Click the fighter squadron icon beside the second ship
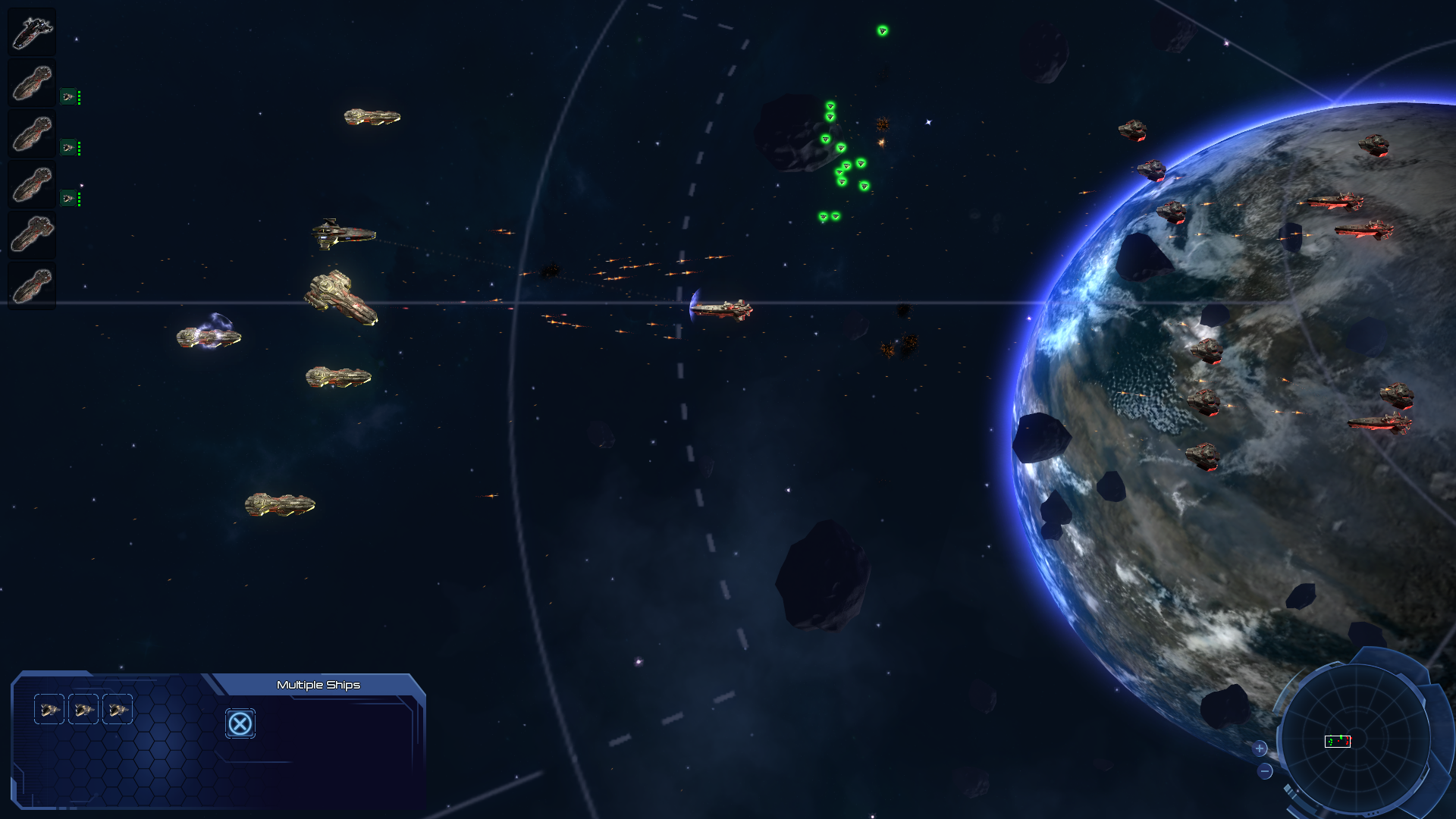 point(68,97)
